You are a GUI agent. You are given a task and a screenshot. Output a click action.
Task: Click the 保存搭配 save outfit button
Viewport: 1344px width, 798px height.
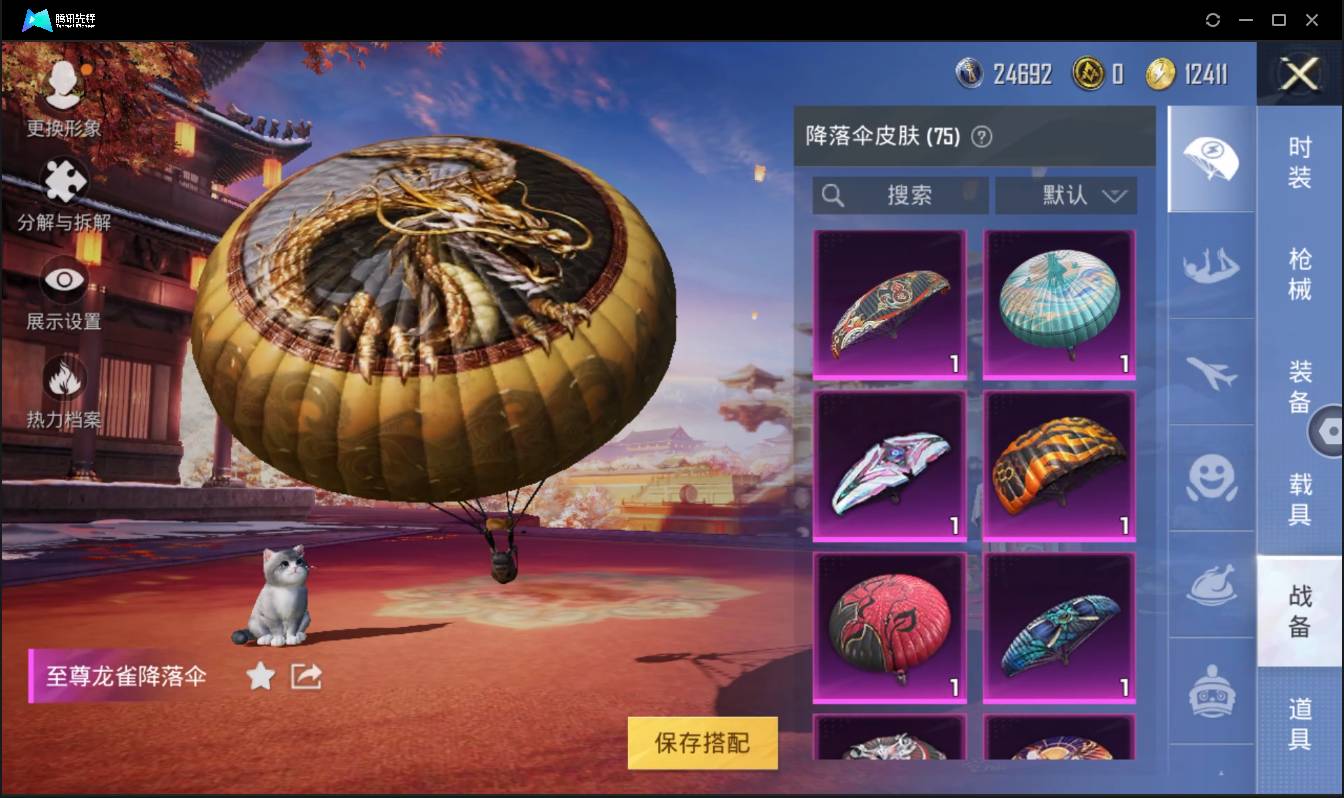[x=702, y=743]
